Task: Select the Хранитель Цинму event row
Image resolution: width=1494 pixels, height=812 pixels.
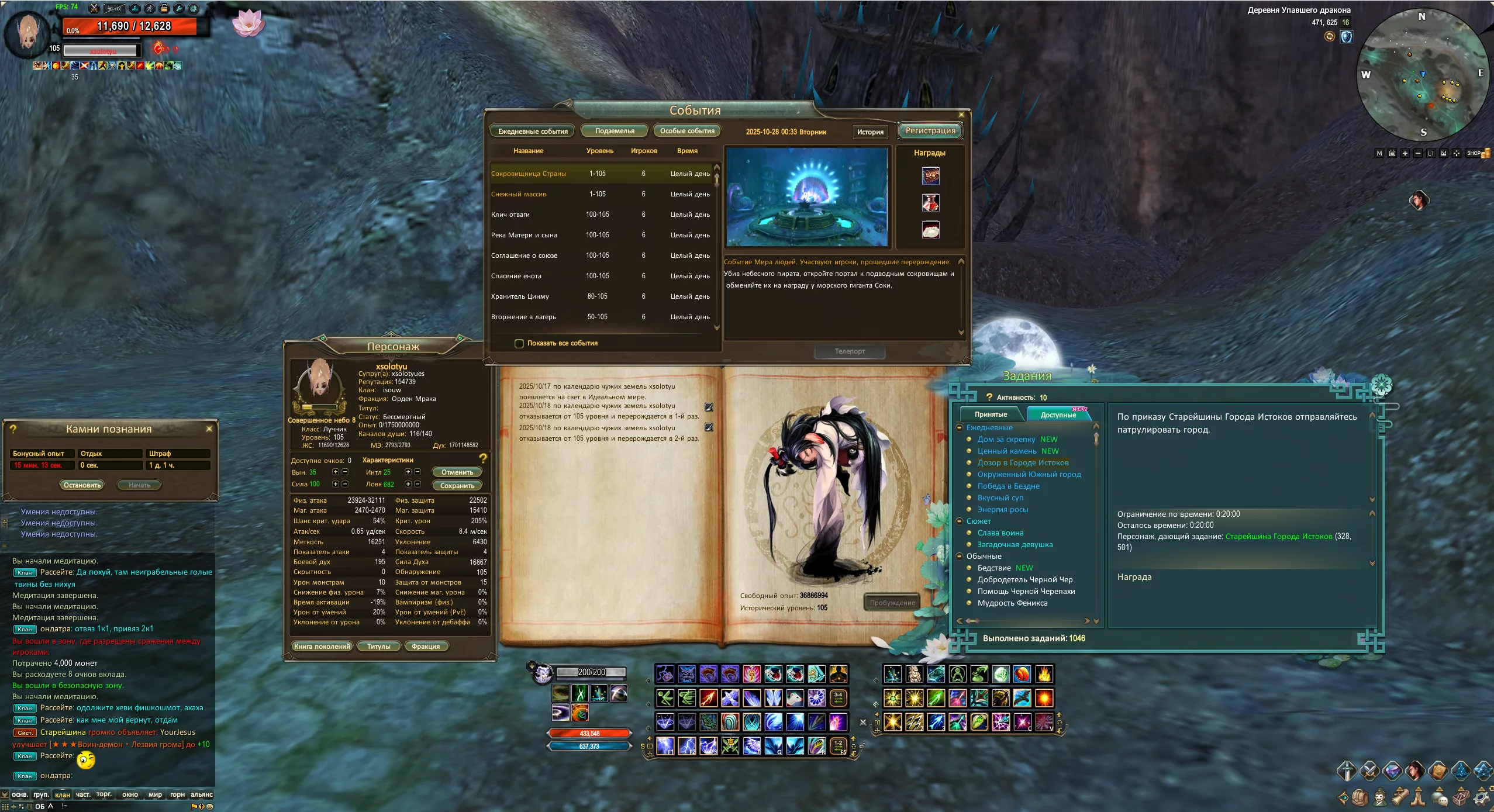Action: tap(520, 296)
